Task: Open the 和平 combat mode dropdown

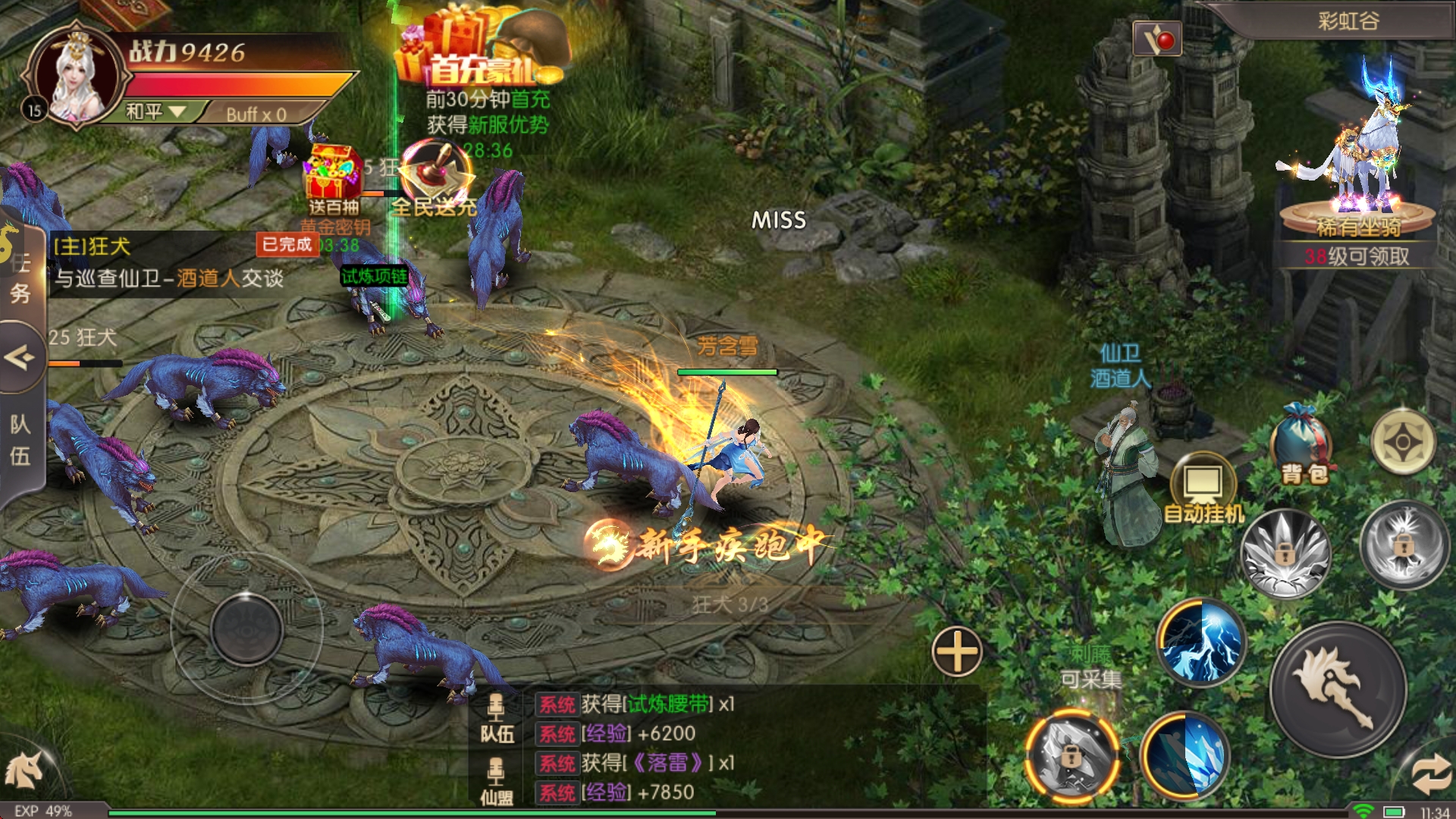Action: point(155,112)
